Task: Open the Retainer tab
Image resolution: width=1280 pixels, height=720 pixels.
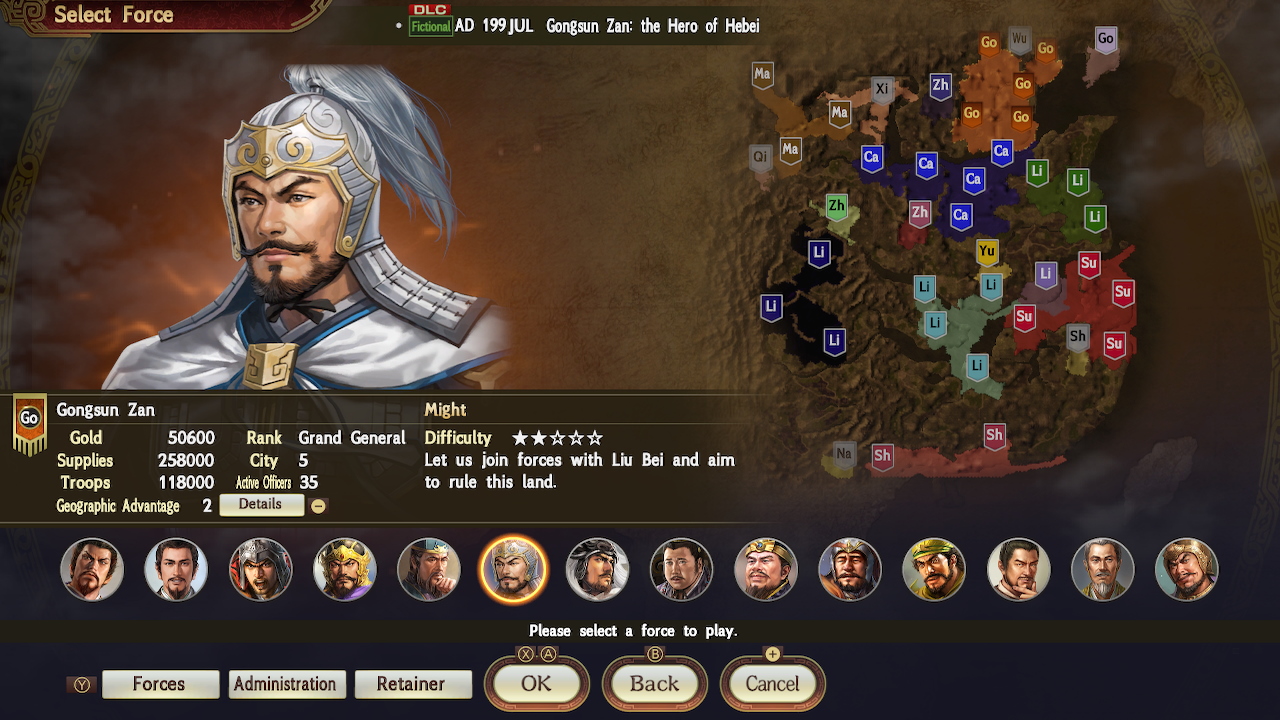Action: [413, 684]
